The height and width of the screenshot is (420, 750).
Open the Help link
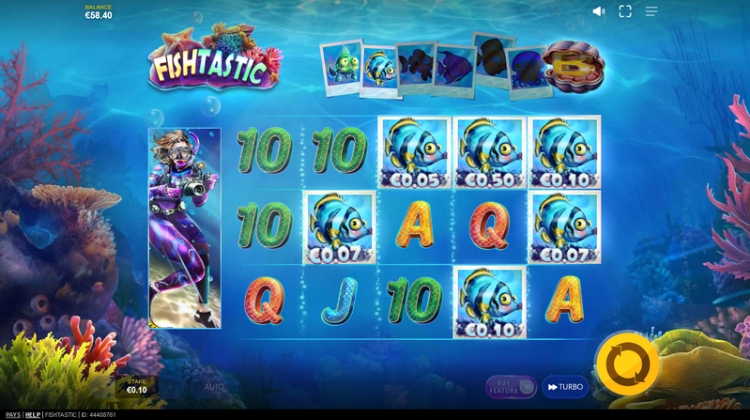(33, 414)
